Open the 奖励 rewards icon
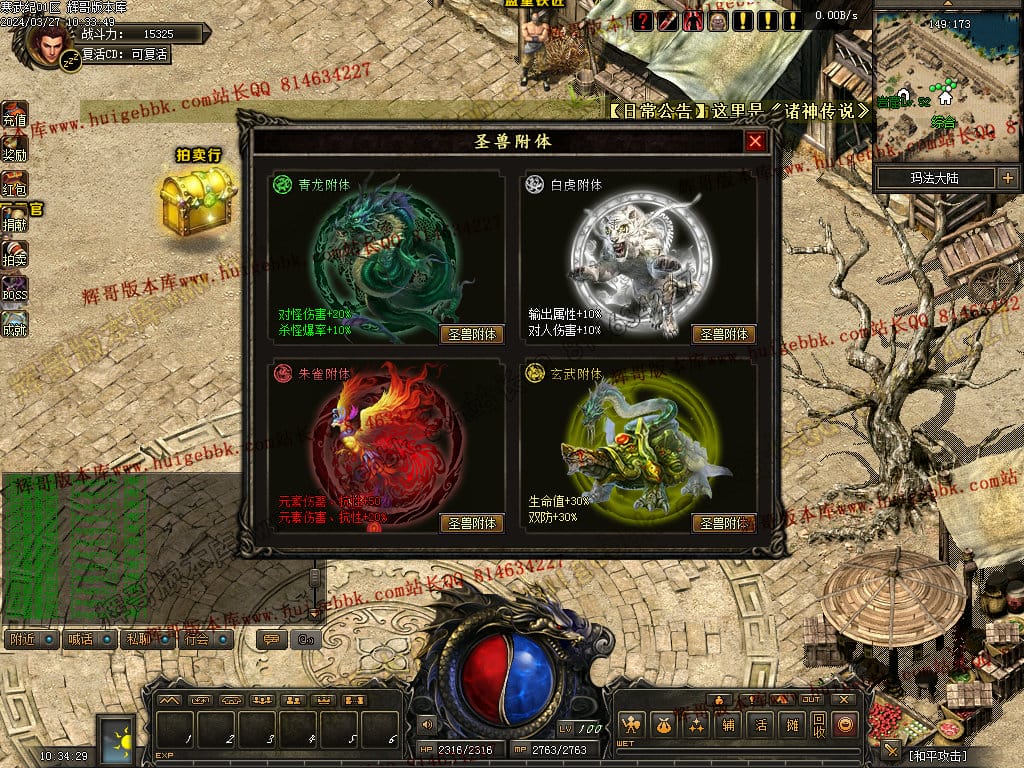Screen dimensions: 1024x768 point(15,149)
